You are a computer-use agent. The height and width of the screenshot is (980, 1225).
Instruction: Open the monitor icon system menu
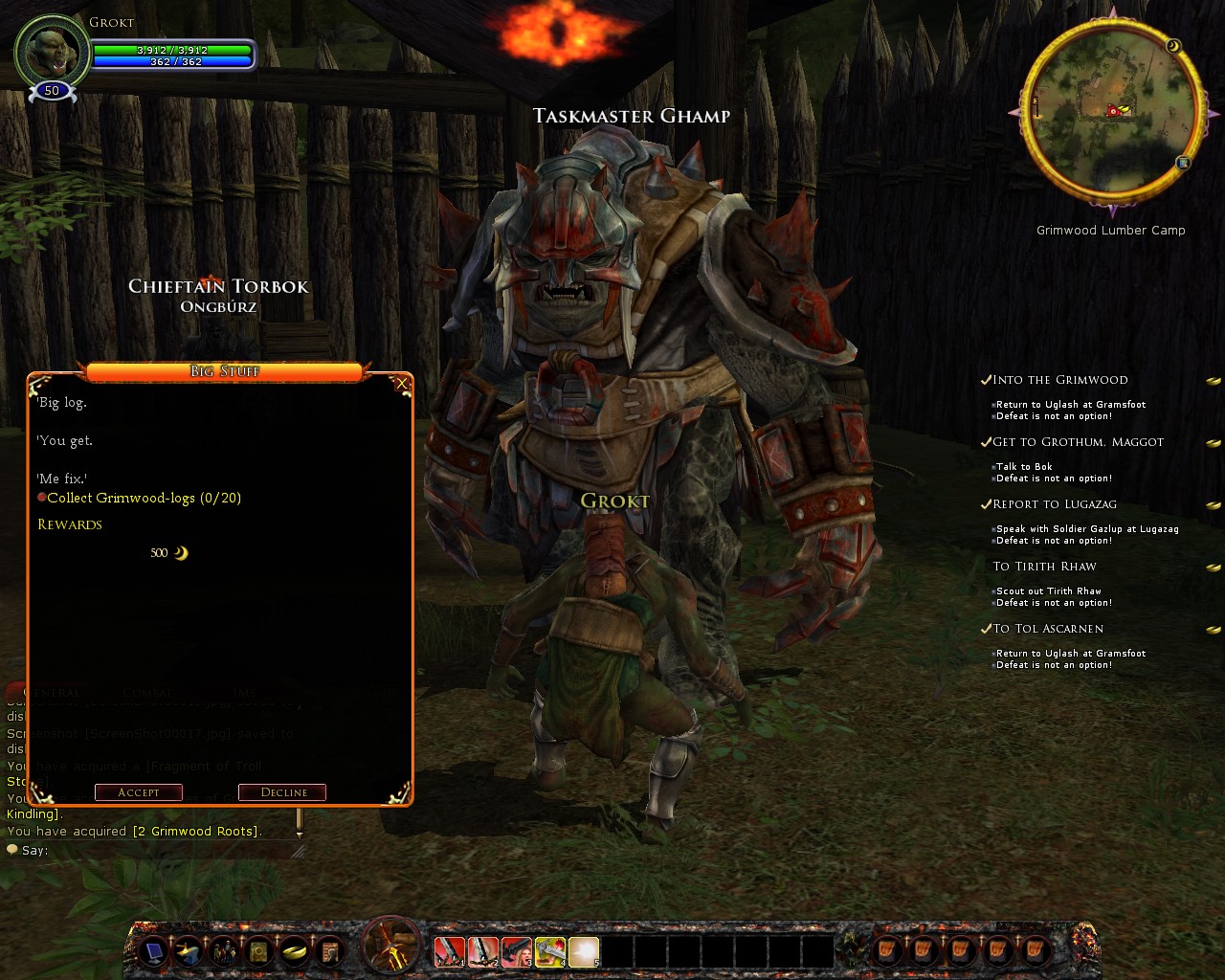[153, 951]
